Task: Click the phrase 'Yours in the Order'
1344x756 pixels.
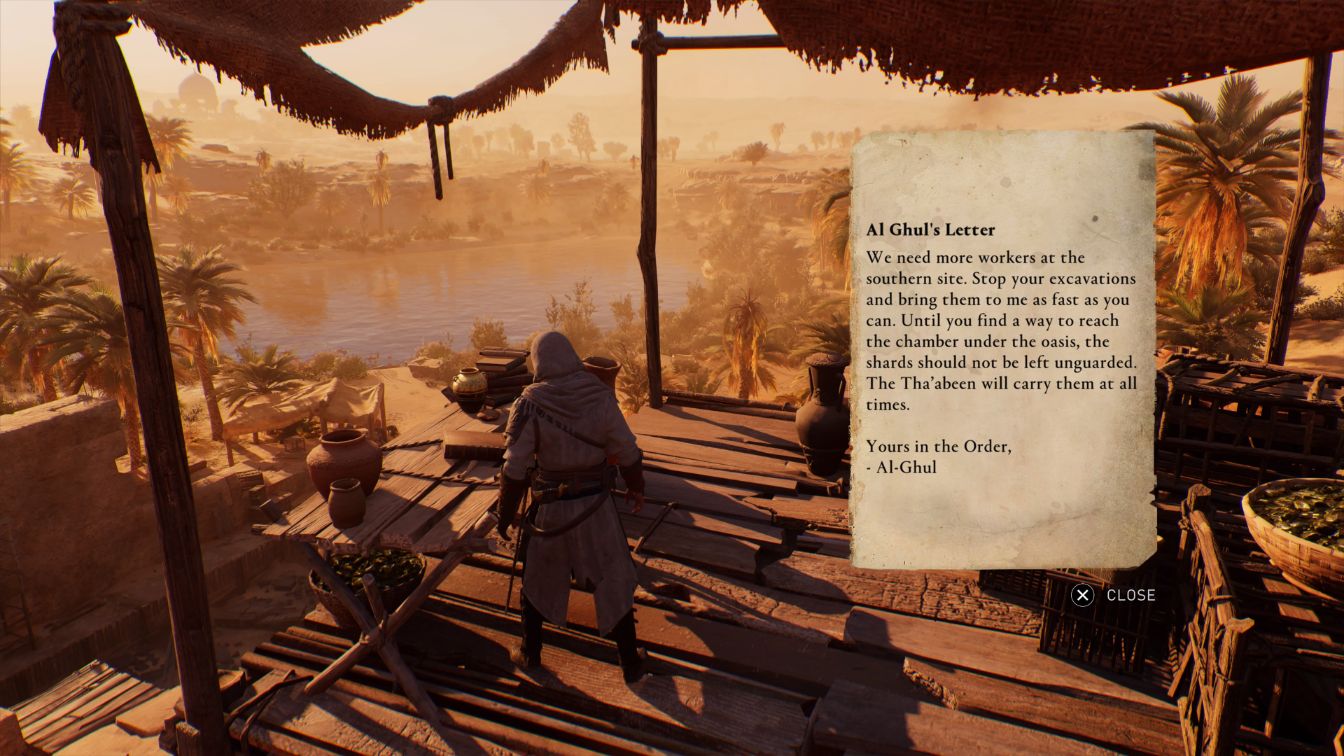Action: (x=936, y=446)
